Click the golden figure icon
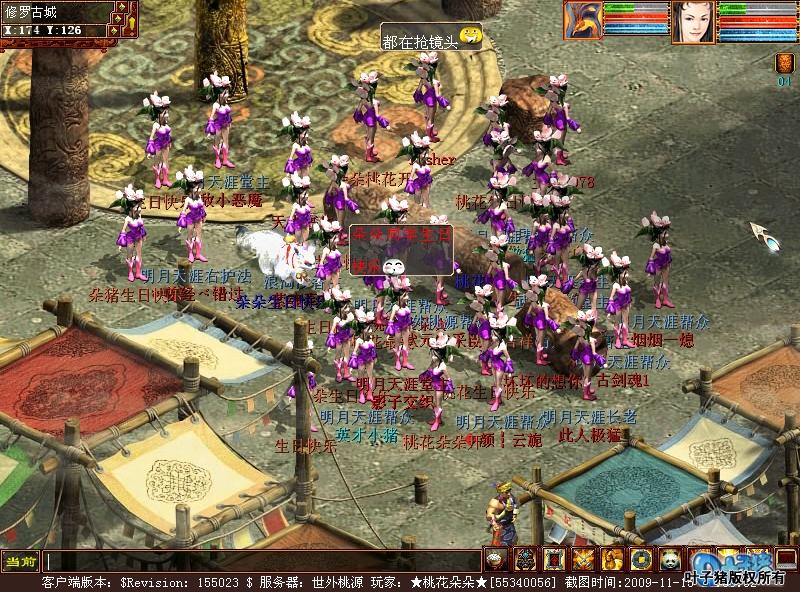Viewport: 800px width, 592px height. pos(612,559)
